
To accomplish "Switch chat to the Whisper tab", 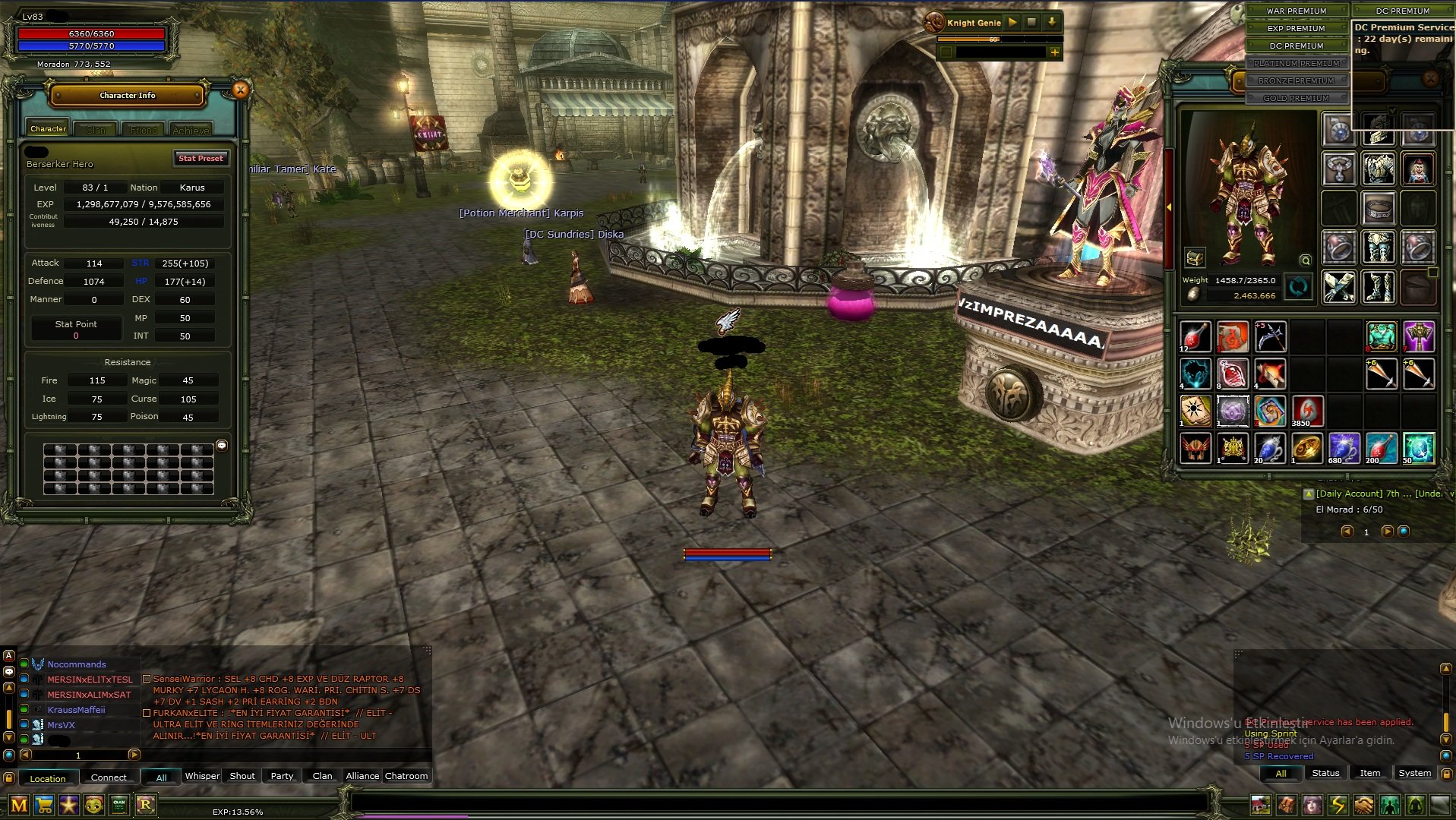I will click(202, 776).
